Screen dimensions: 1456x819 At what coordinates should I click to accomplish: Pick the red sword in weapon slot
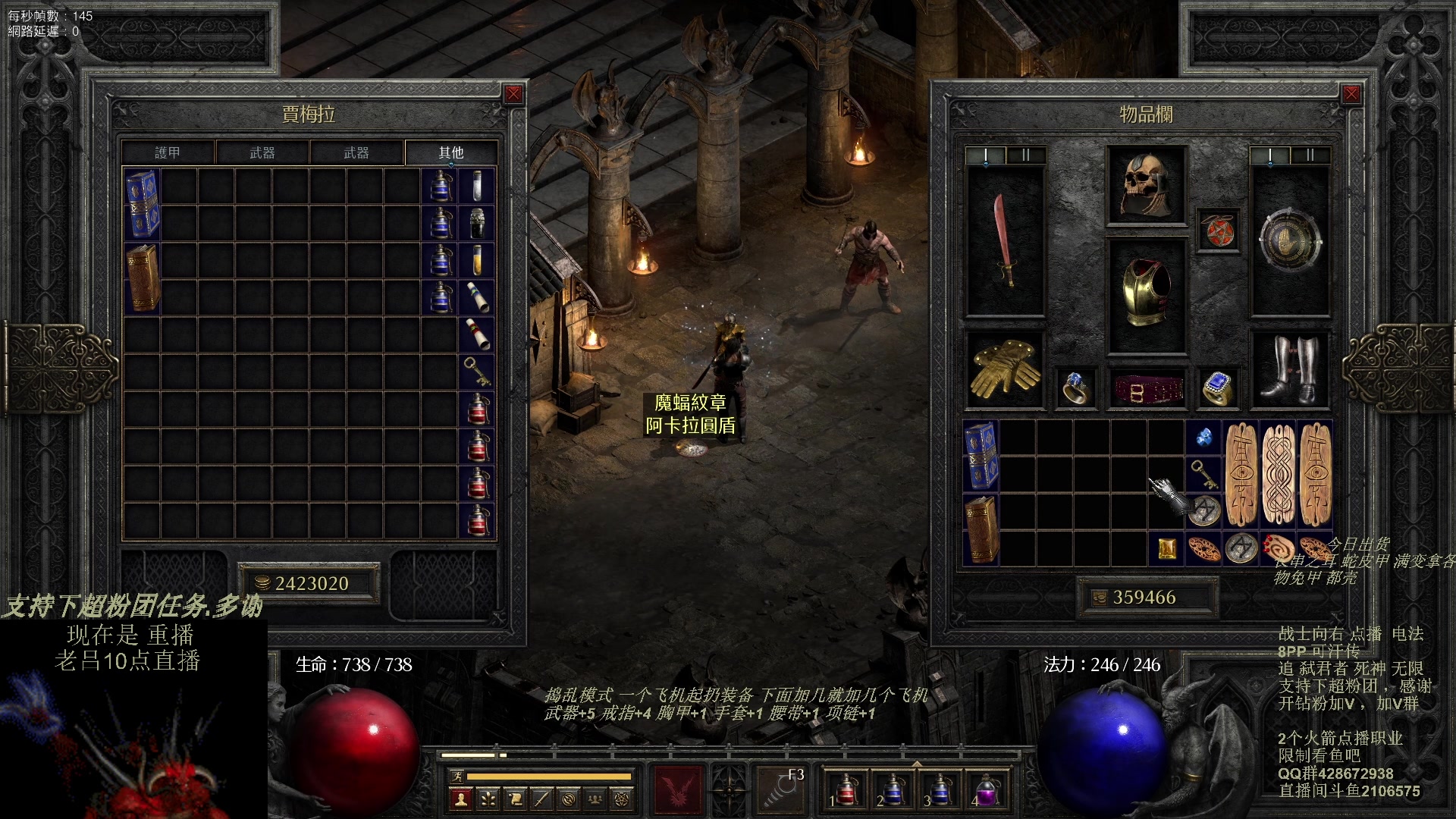point(1005,240)
